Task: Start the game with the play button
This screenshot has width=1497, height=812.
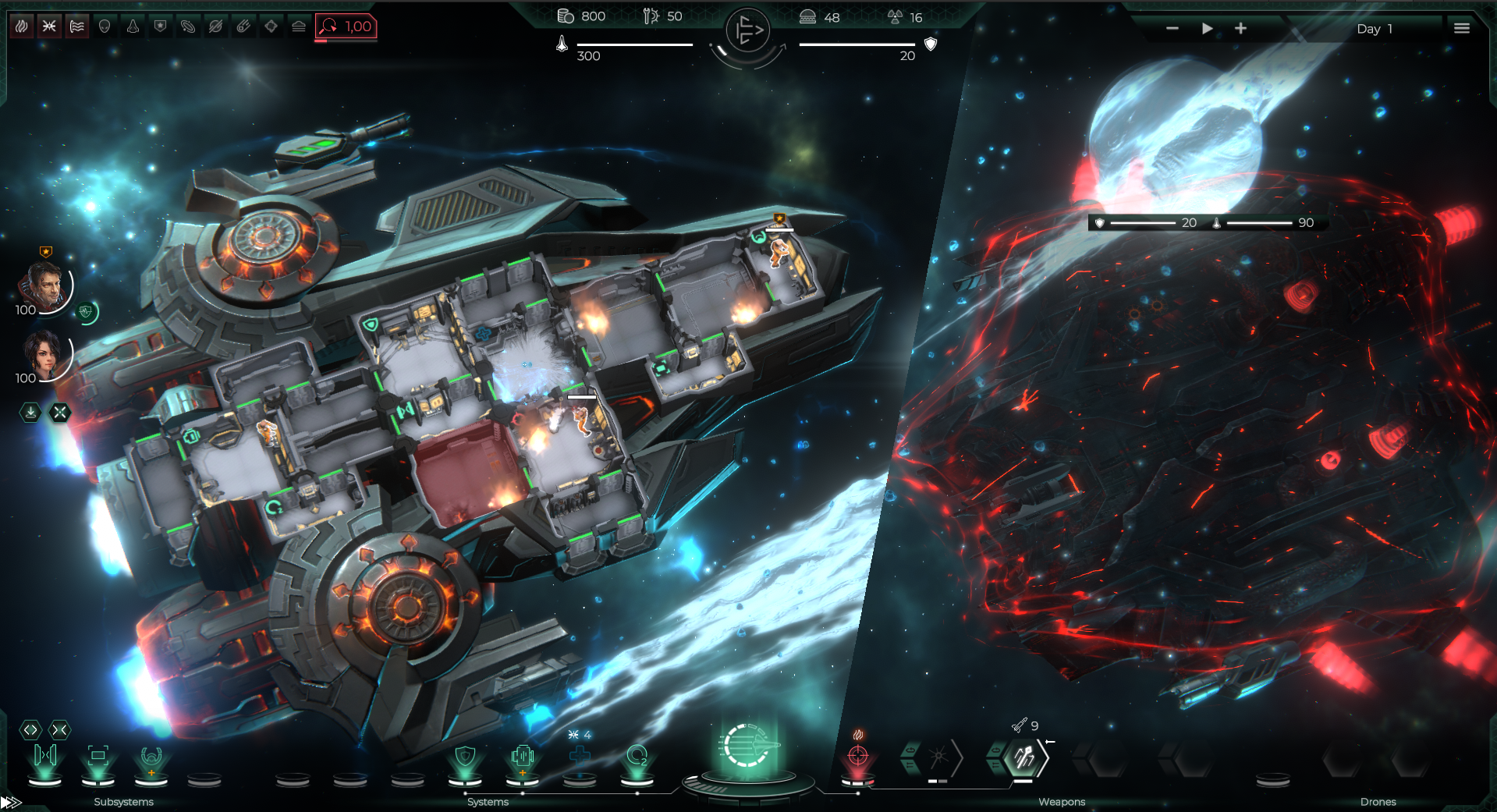Action: (x=1207, y=28)
